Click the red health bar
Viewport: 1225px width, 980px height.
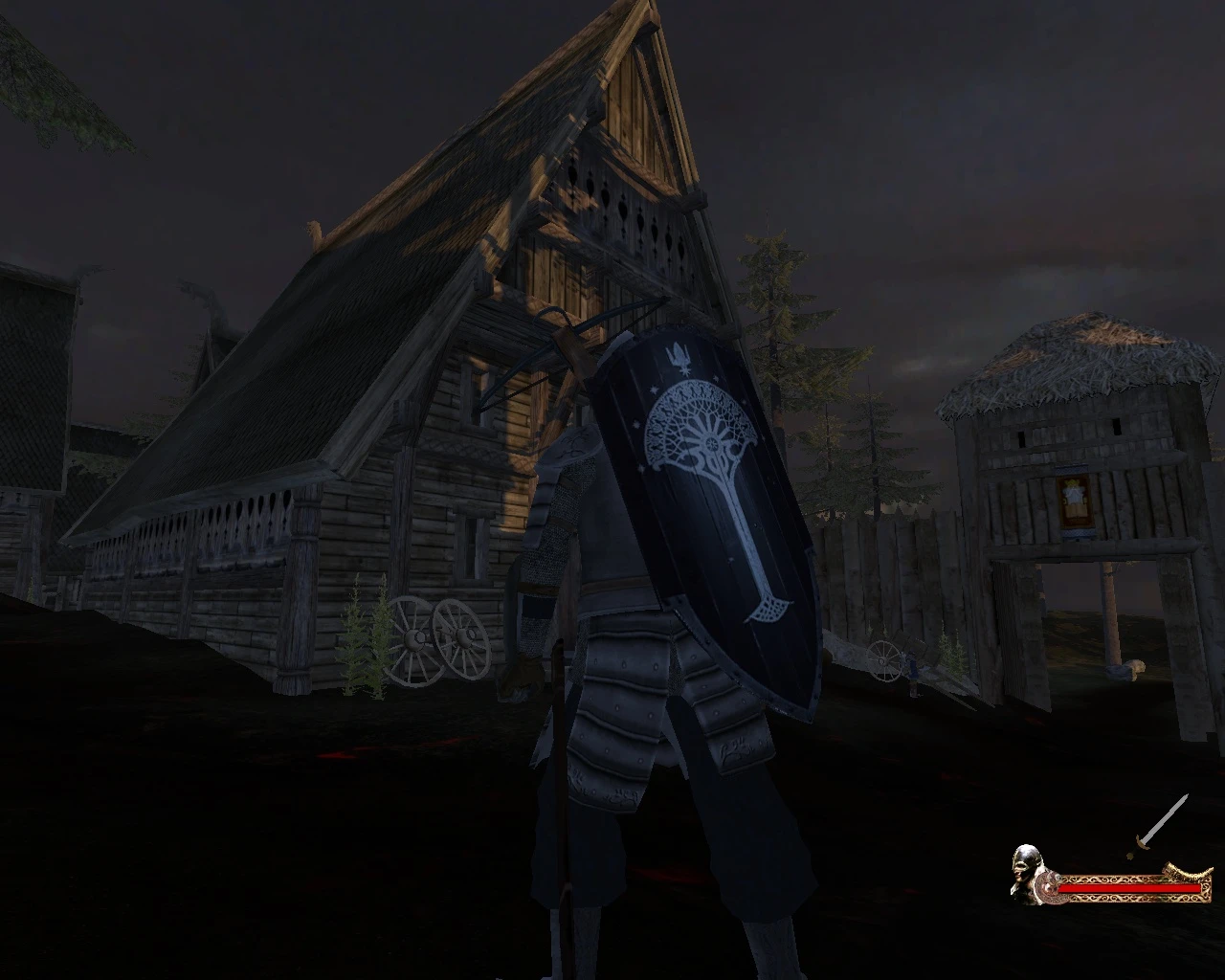(x=1129, y=888)
